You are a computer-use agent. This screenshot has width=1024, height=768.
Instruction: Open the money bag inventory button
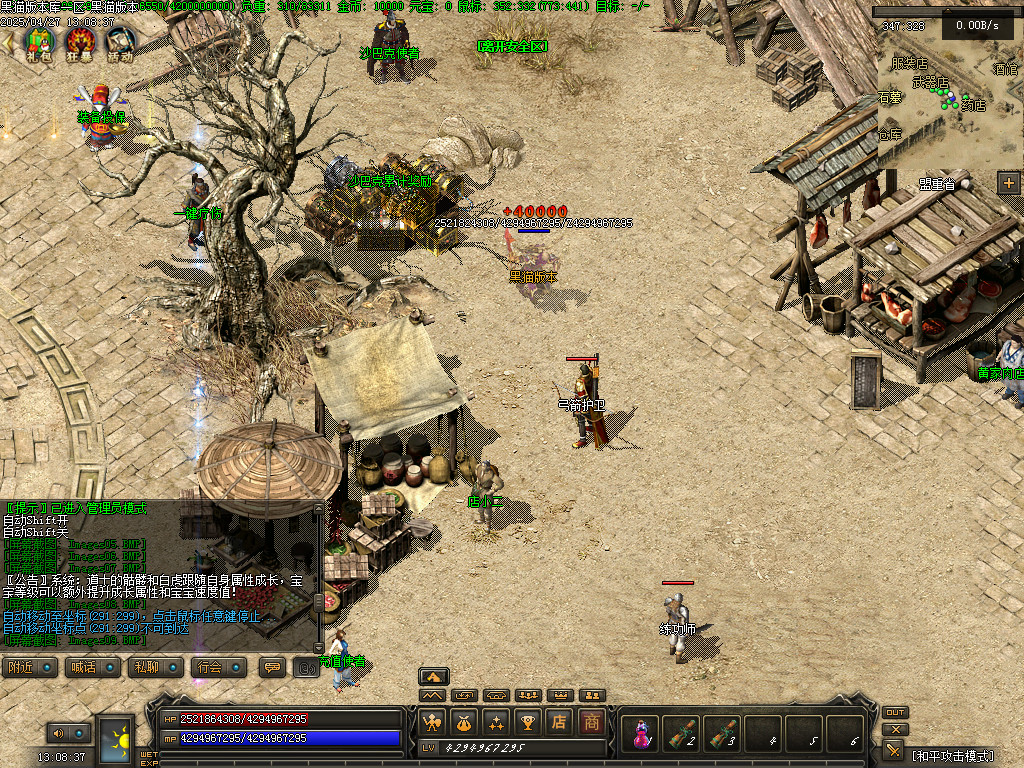pos(463,721)
